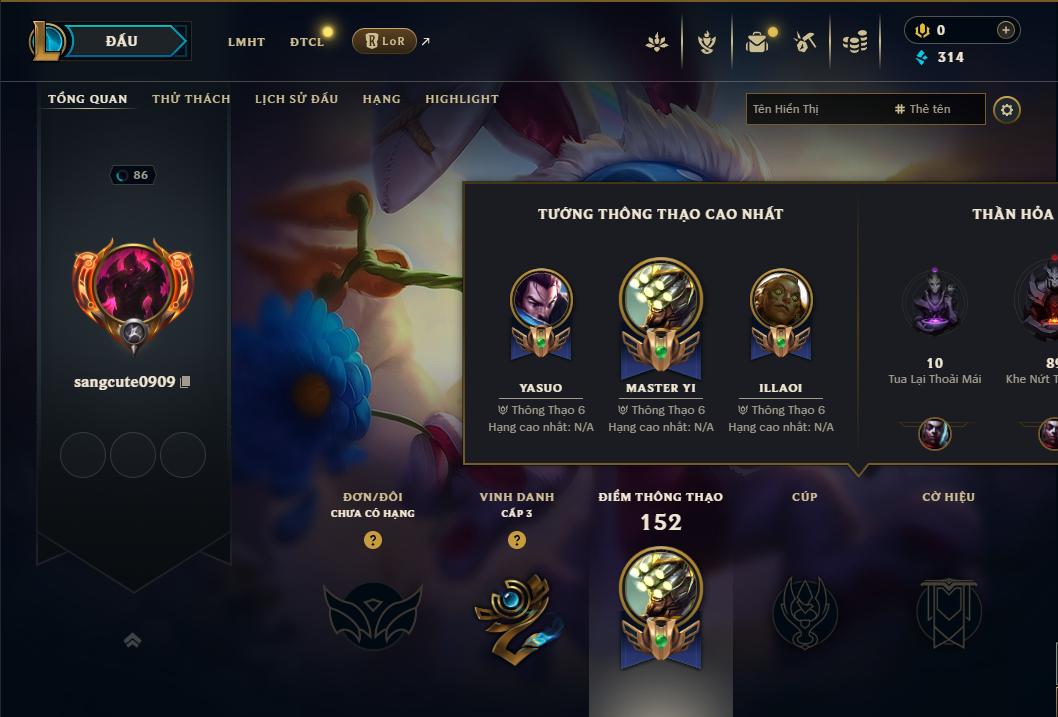Open the store coins icon
Screen dimensions: 1058x717
[854, 42]
